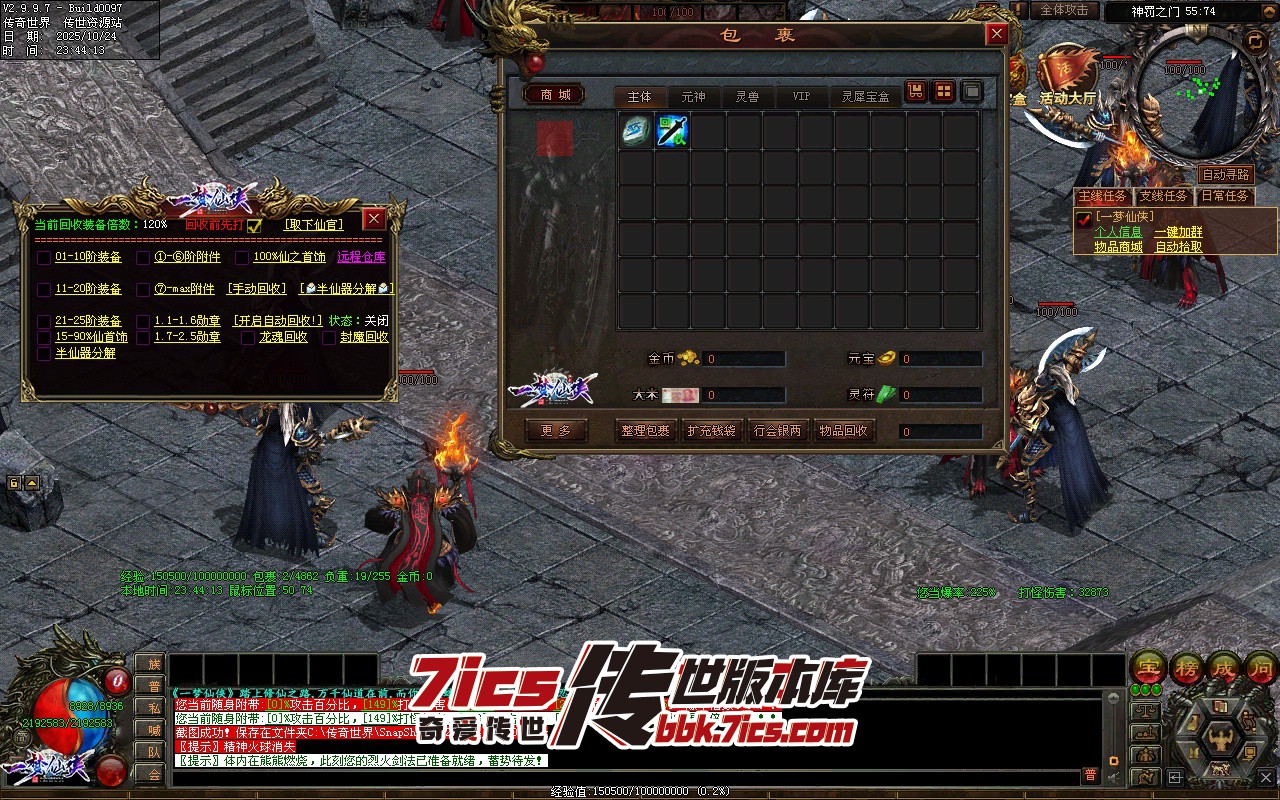Image resolution: width=1280 pixels, height=800 pixels.
Task: Sort the bag with 整理包裹
Action: [x=644, y=431]
